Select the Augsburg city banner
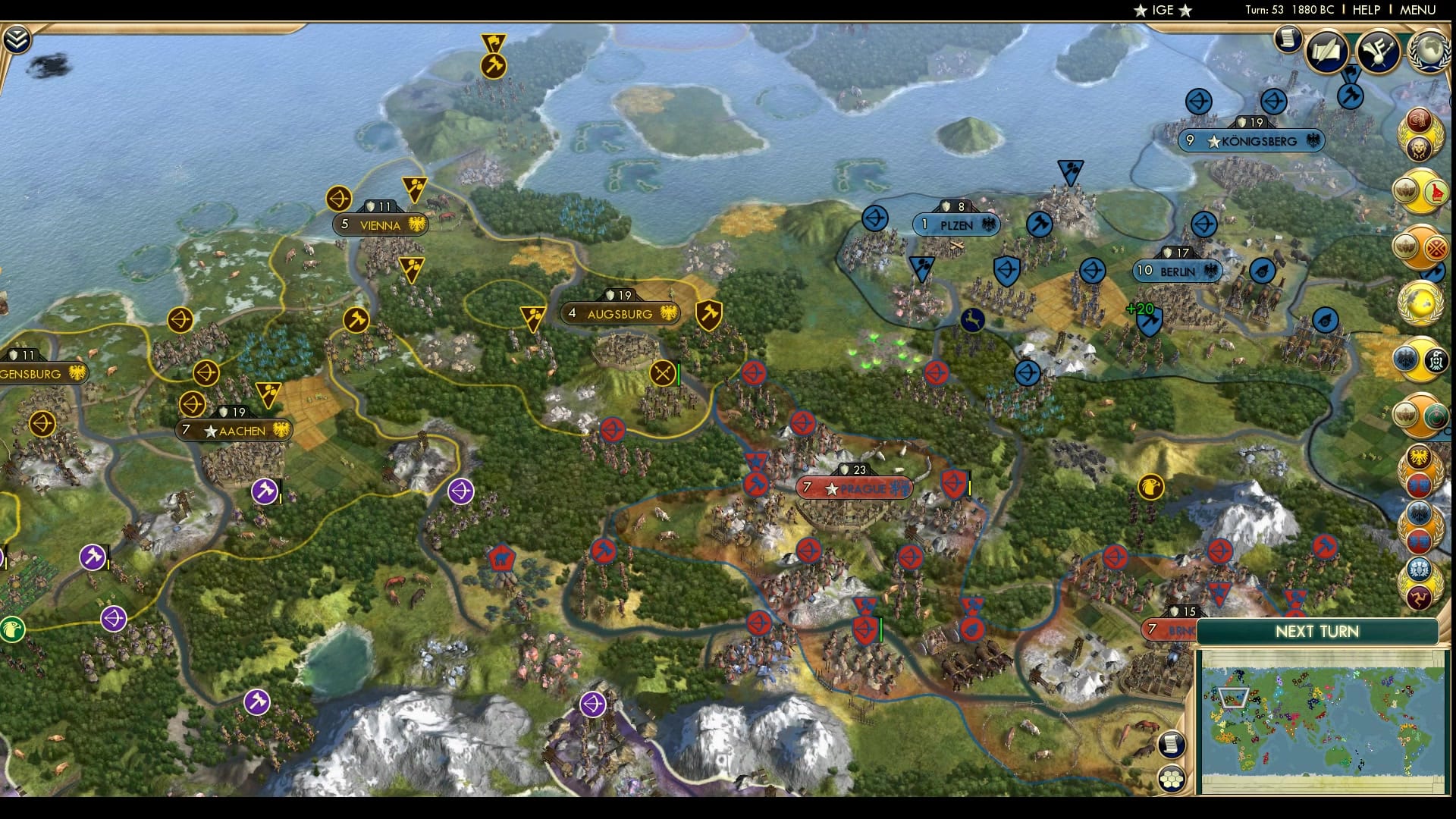Screen dimensions: 1456x819 (x=620, y=313)
